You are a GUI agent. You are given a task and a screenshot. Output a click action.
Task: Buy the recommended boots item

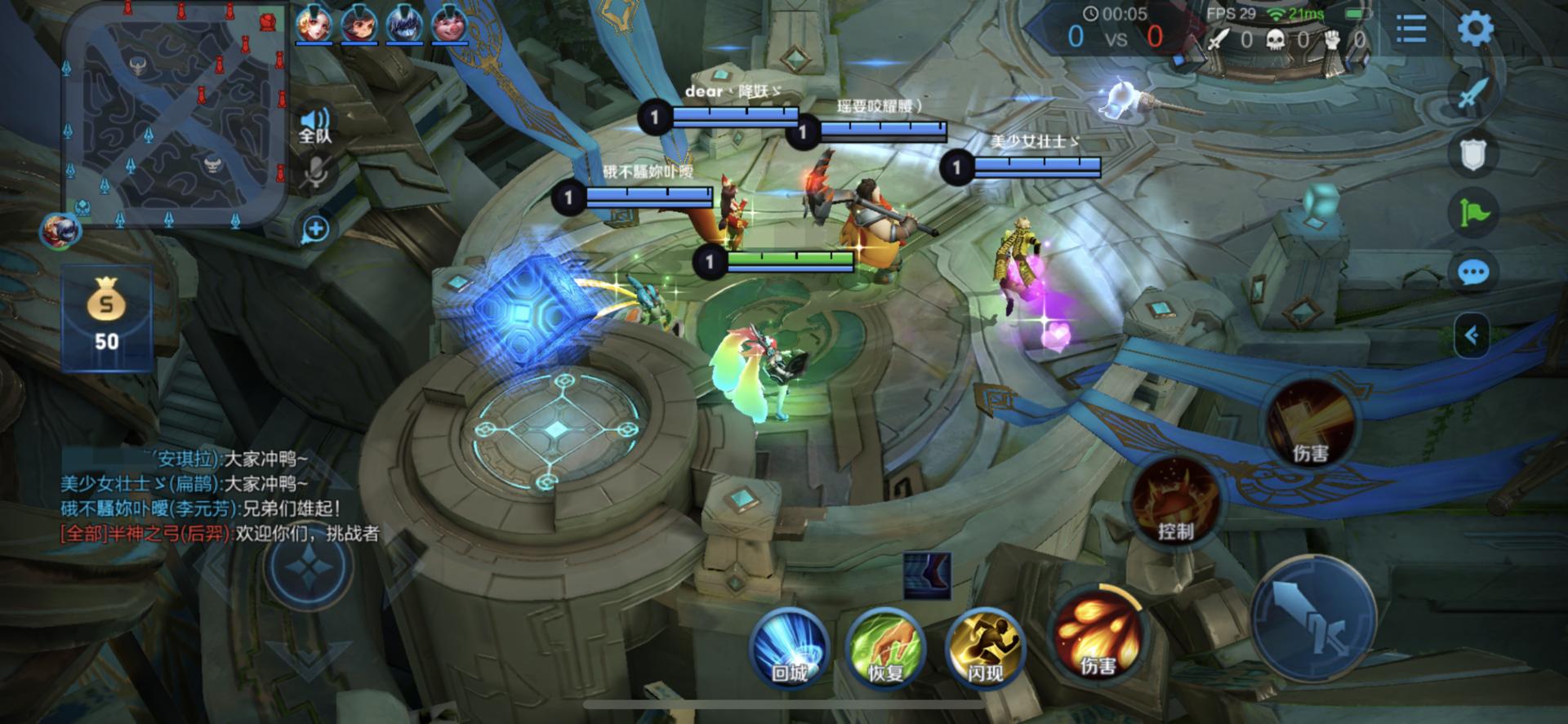click(x=927, y=575)
